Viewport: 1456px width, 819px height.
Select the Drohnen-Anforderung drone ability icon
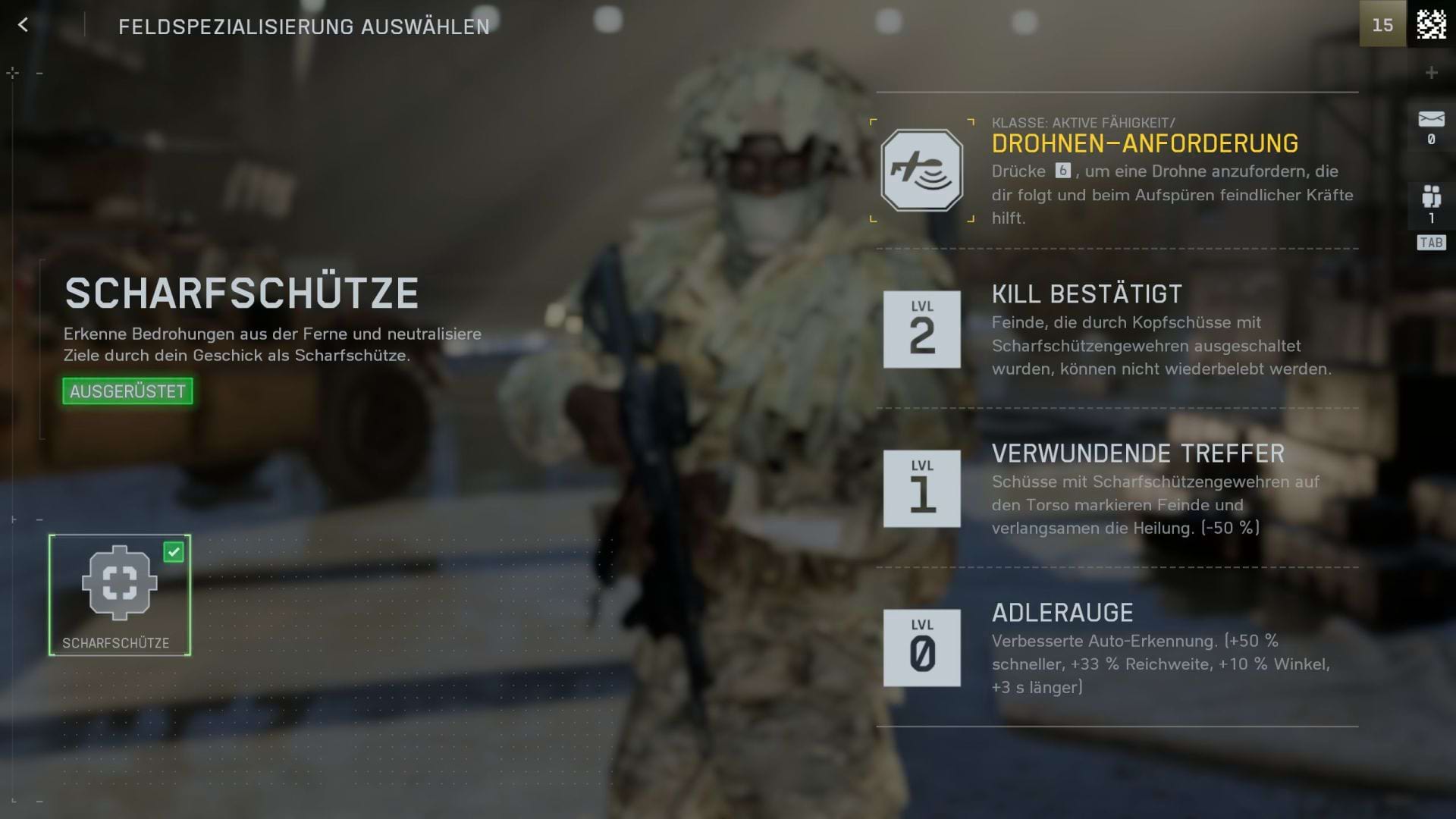921,171
